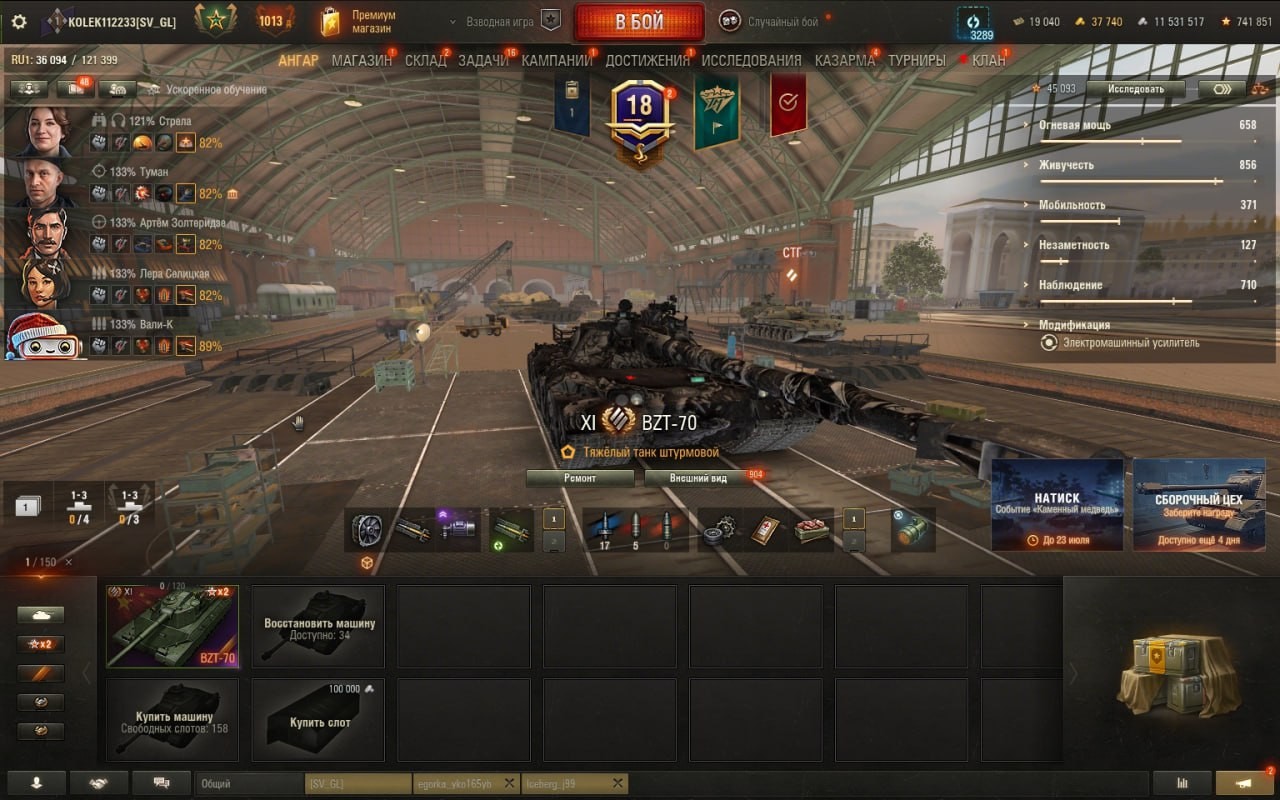Click the Купить машину tile
Viewport: 1280px width, 800px height.
(172, 720)
